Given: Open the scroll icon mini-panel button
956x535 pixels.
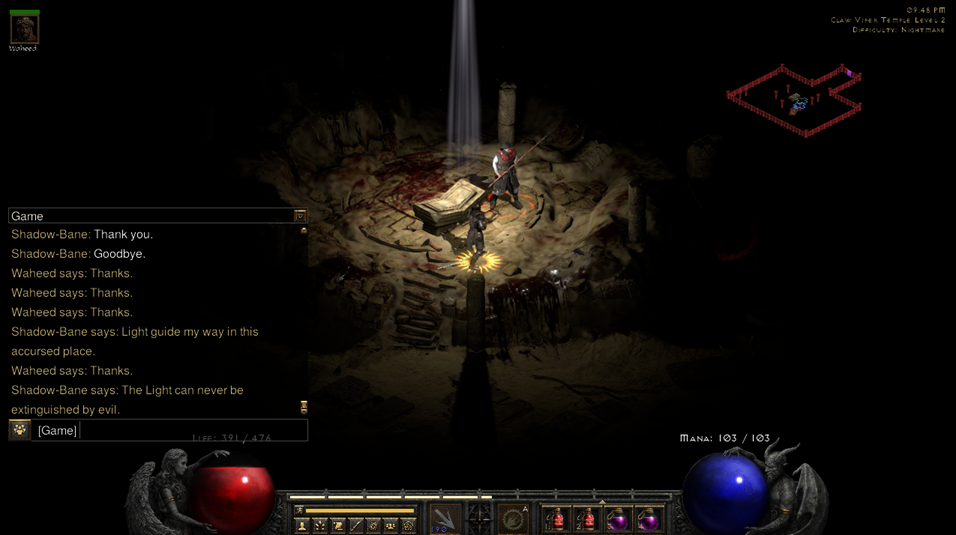Looking at the screenshot, I should [338, 525].
